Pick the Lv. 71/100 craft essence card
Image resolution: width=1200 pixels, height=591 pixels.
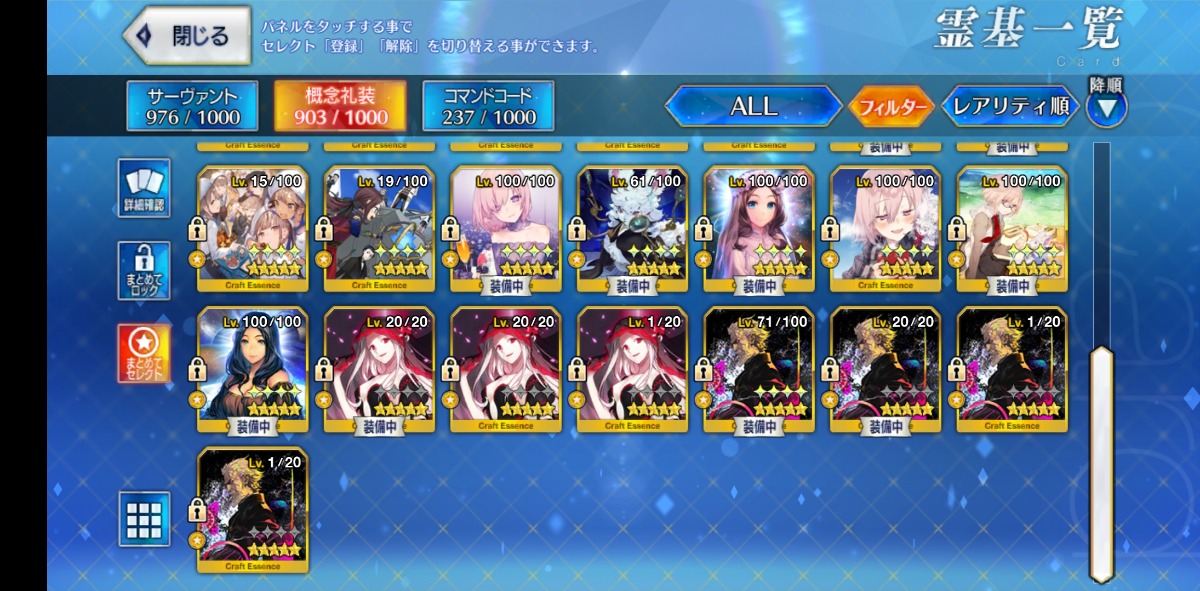(758, 370)
